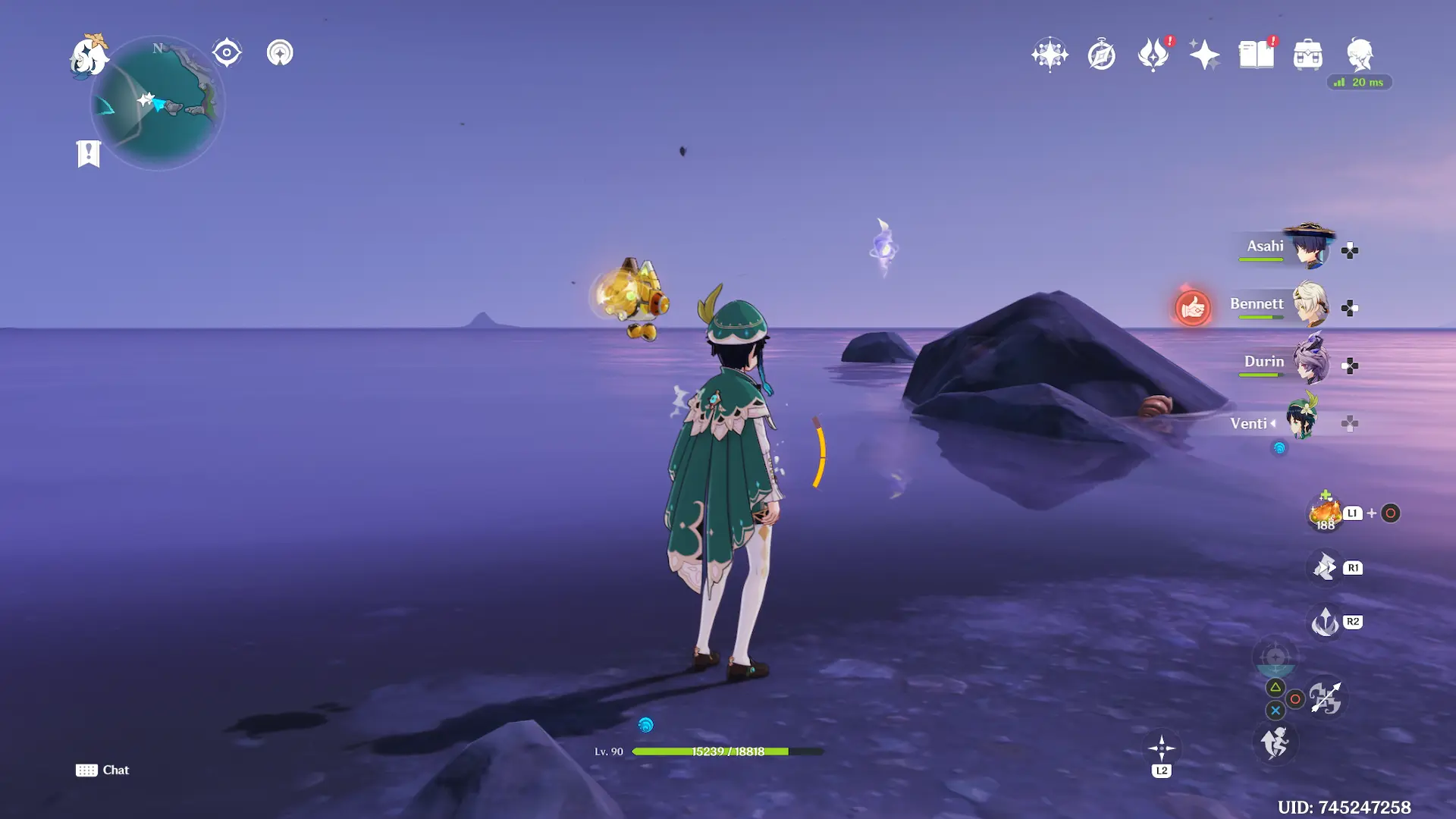Open the Wish star icon
Viewport: 1456px width, 819px height.
pos(1050,55)
